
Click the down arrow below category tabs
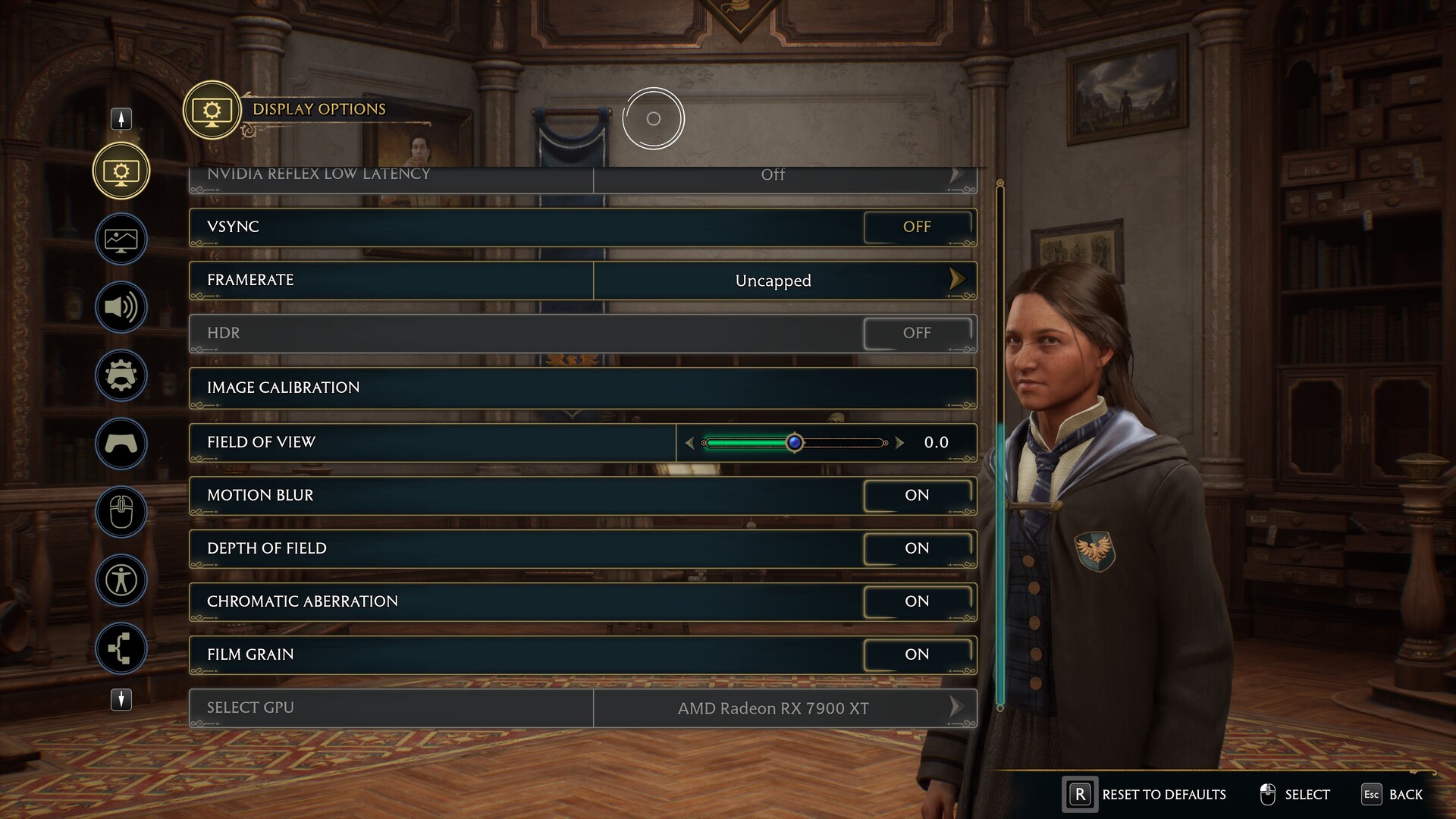click(x=121, y=699)
